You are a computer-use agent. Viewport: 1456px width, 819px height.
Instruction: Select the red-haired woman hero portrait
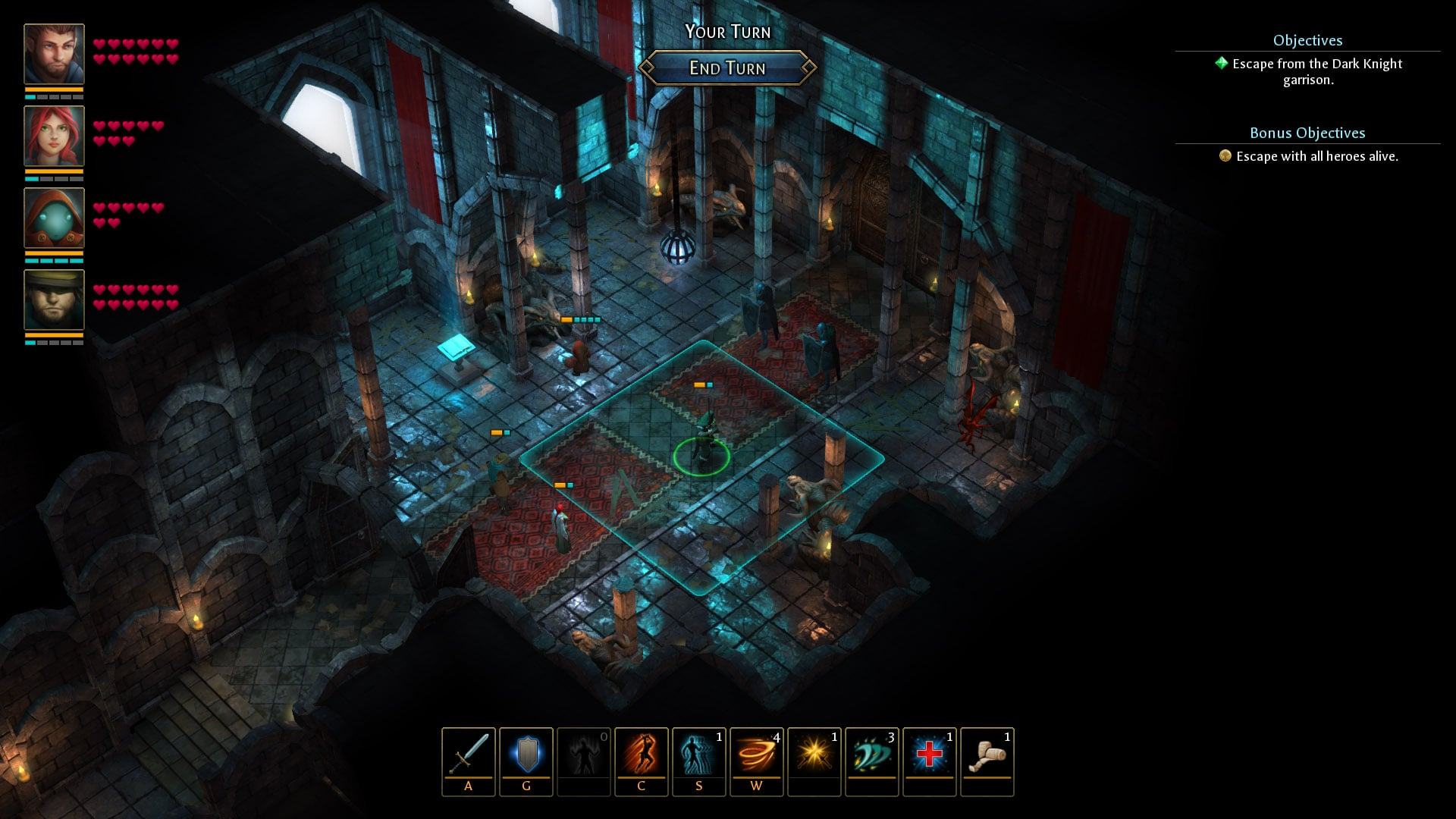[54, 136]
